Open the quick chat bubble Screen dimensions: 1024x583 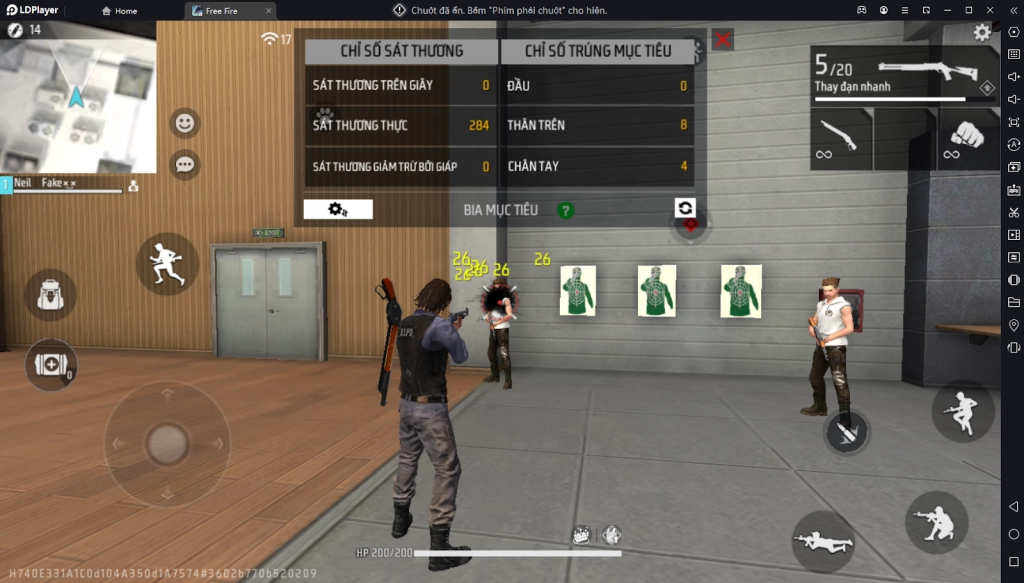184,164
